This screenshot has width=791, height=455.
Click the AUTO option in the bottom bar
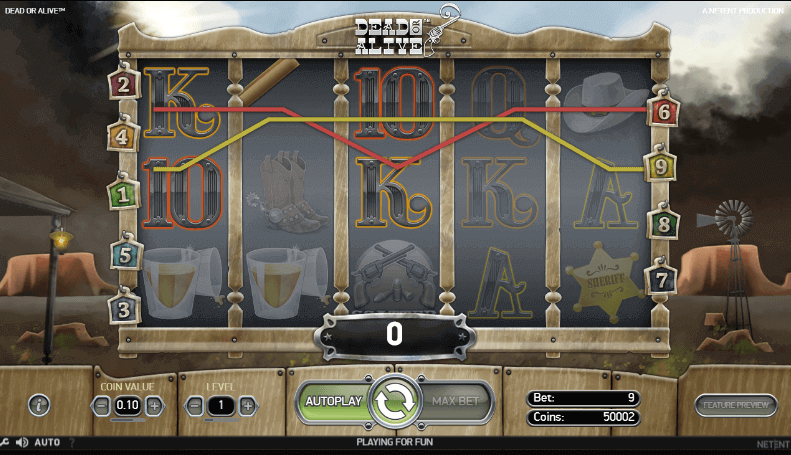pos(47,442)
